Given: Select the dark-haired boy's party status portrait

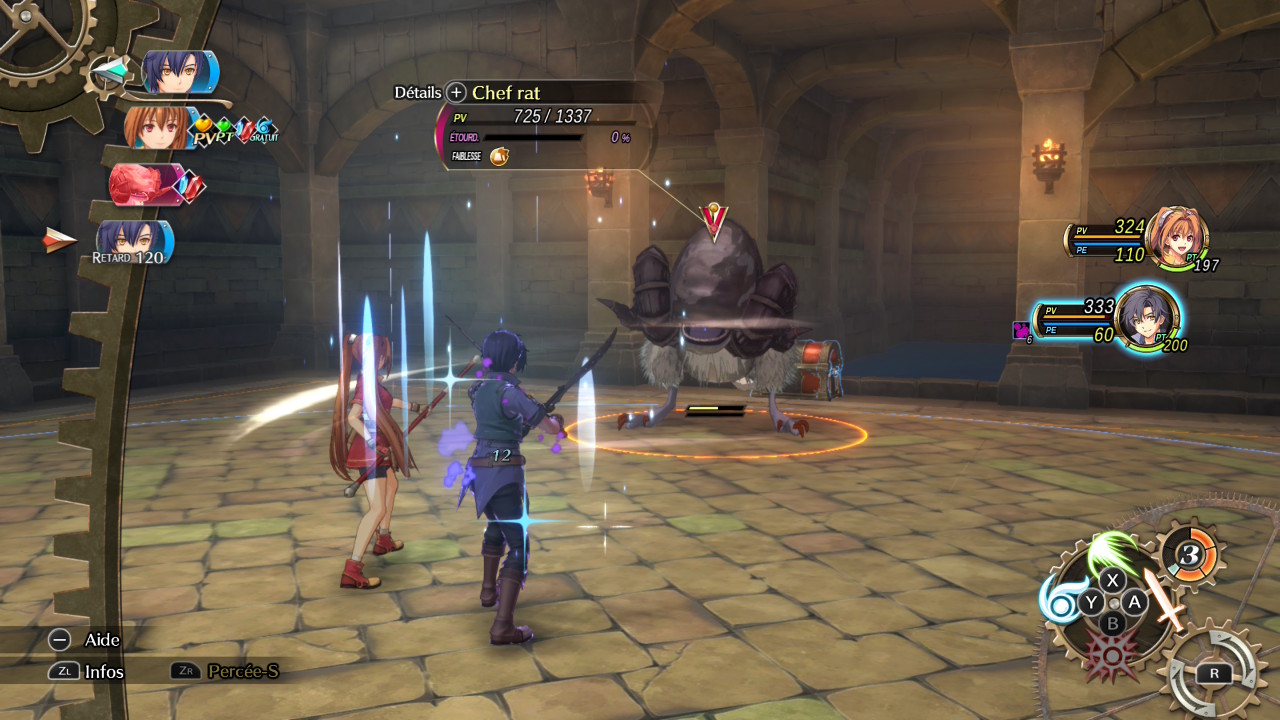Looking at the screenshot, I should [1146, 318].
